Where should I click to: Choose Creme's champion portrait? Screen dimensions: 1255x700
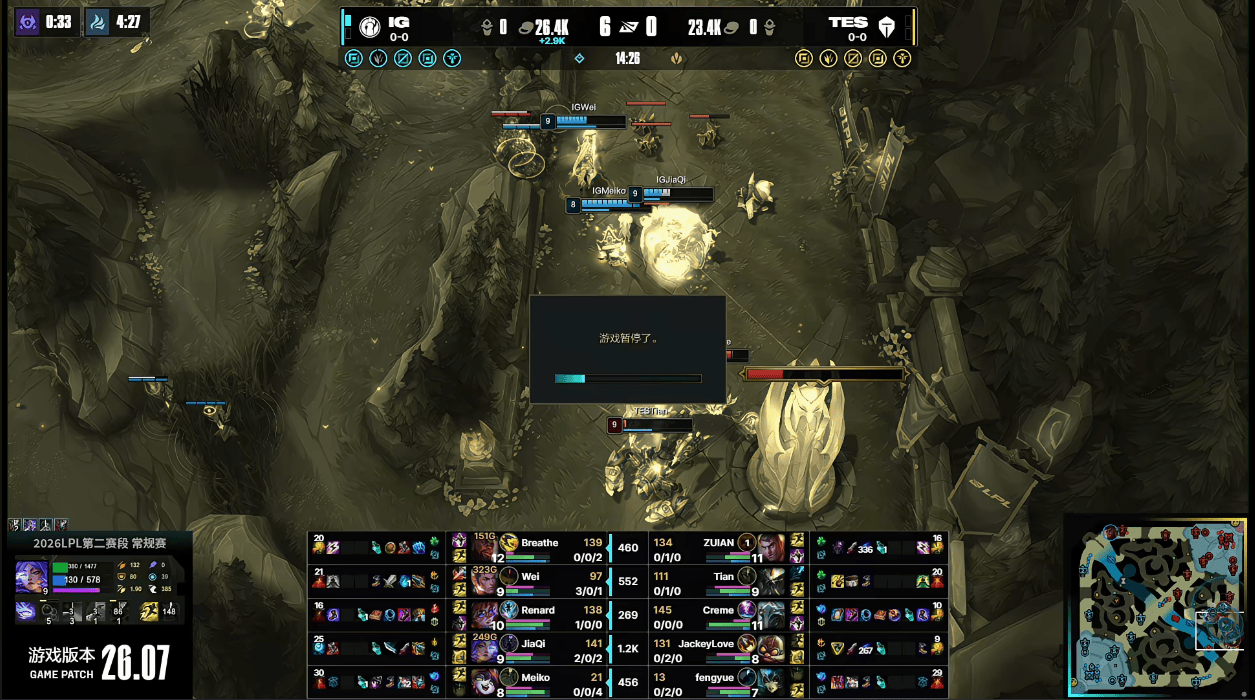pos(770,613)
